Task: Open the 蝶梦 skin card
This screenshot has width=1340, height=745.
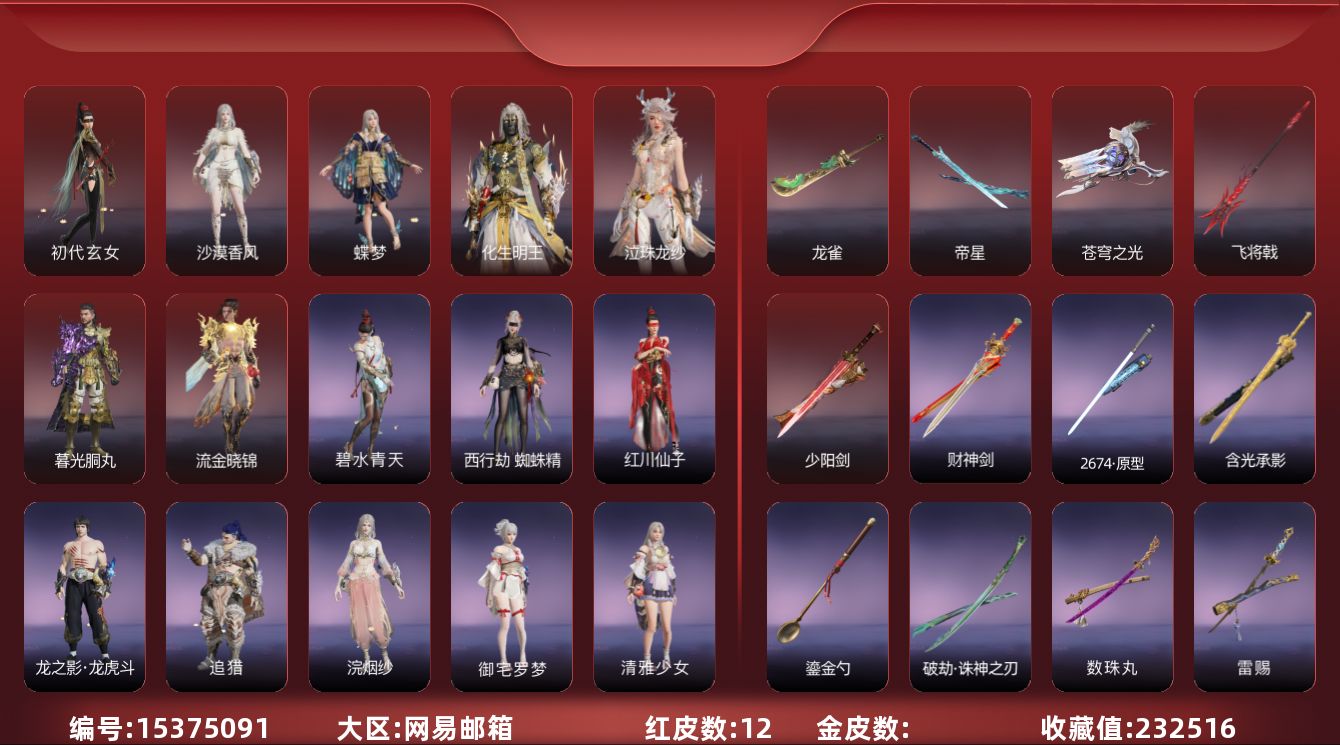Action: [x=369, y=180]
